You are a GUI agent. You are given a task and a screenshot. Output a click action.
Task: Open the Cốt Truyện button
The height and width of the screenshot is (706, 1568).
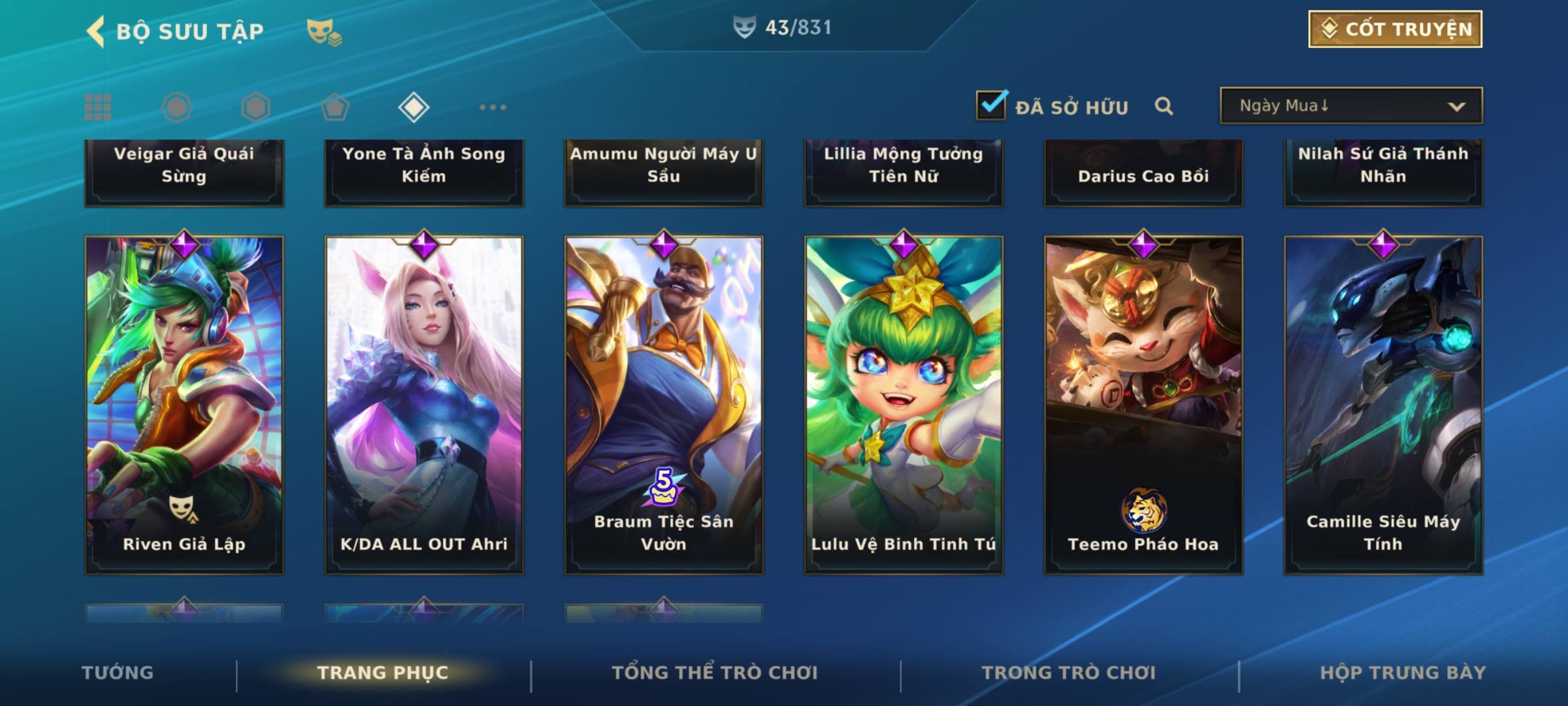pos(1395,29)
